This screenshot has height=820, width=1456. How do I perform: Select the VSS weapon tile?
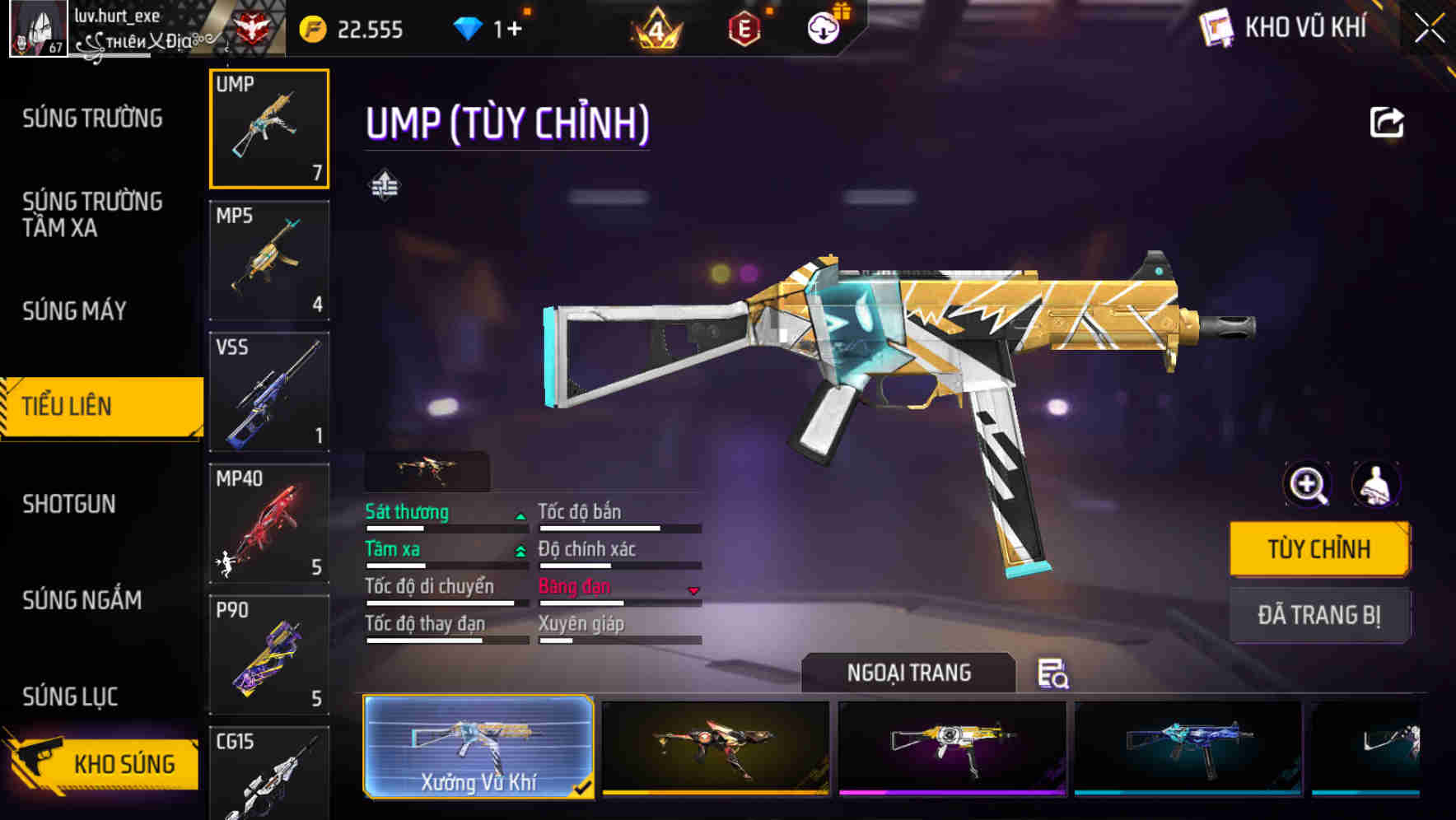coord(269,392)
